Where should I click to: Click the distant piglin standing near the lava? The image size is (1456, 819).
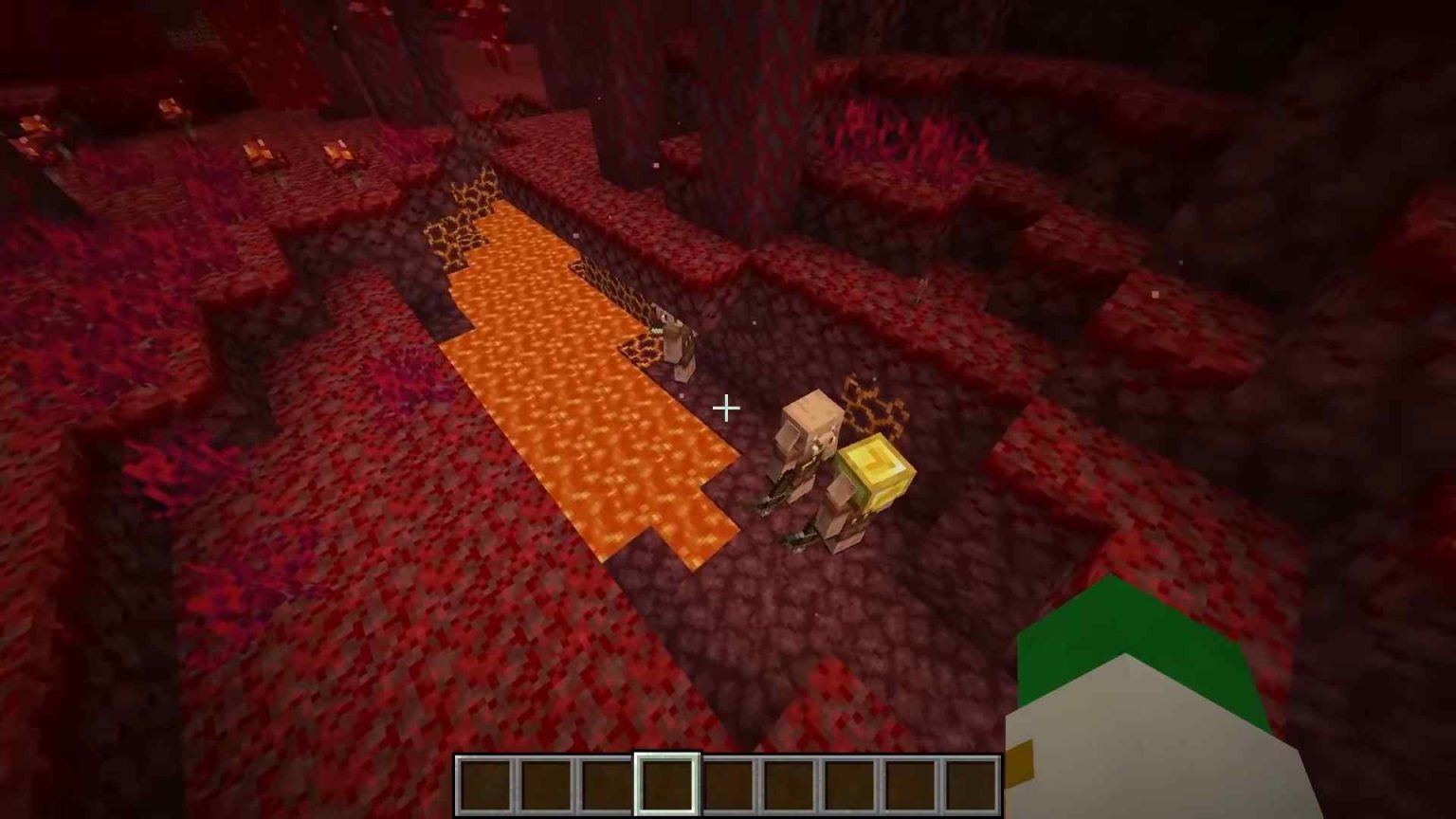(673, 341)
